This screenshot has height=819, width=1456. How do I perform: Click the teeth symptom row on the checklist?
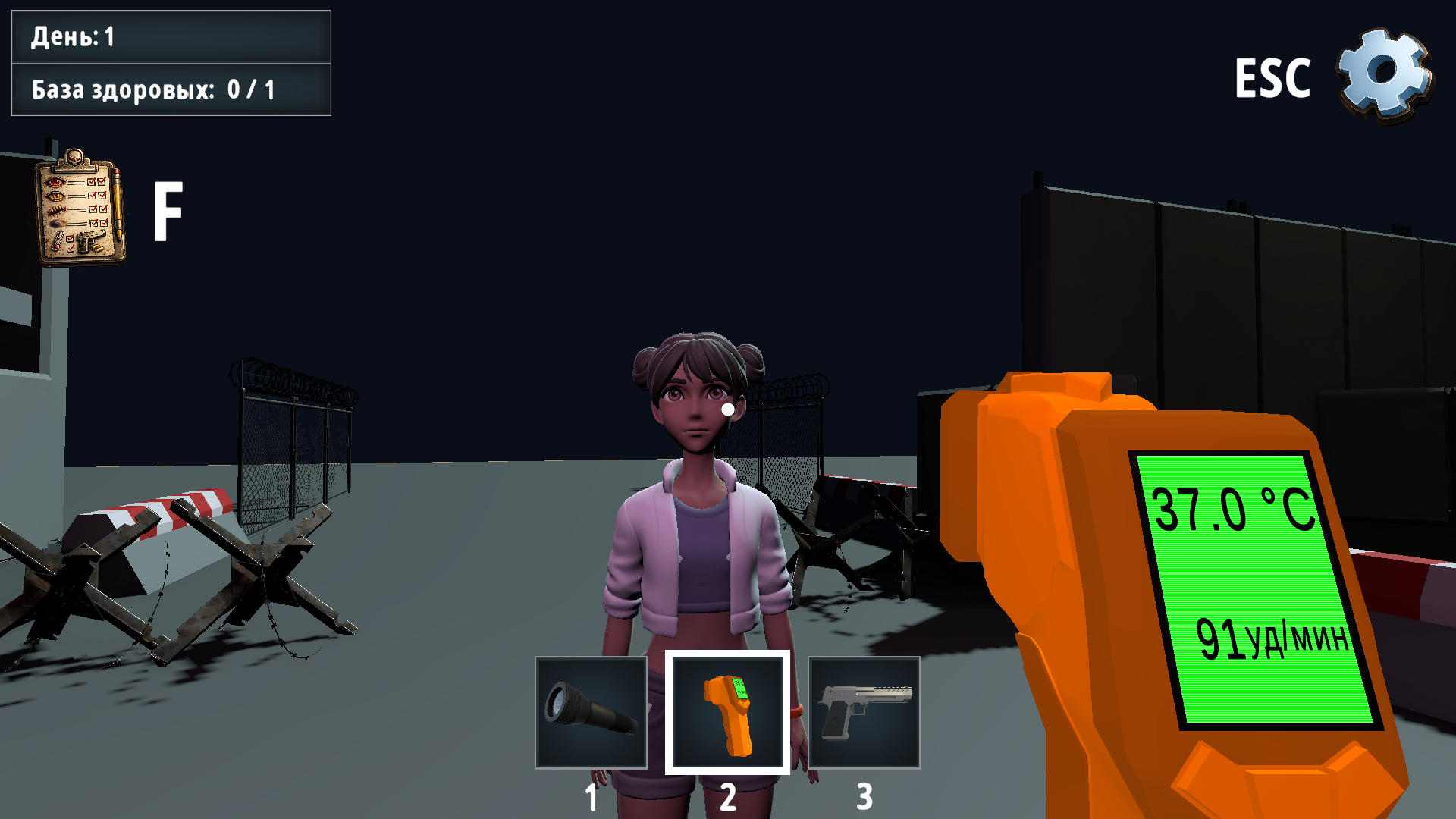[x=56, y=210]
